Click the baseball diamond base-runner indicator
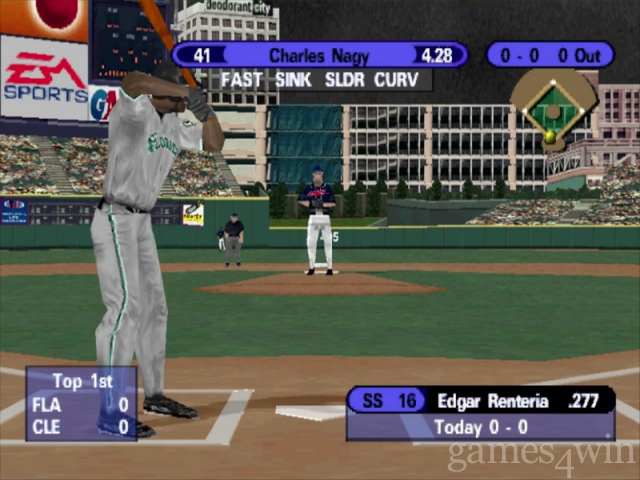Image resolution: width=640 pixels, height=480 pixels. [553, 108]
